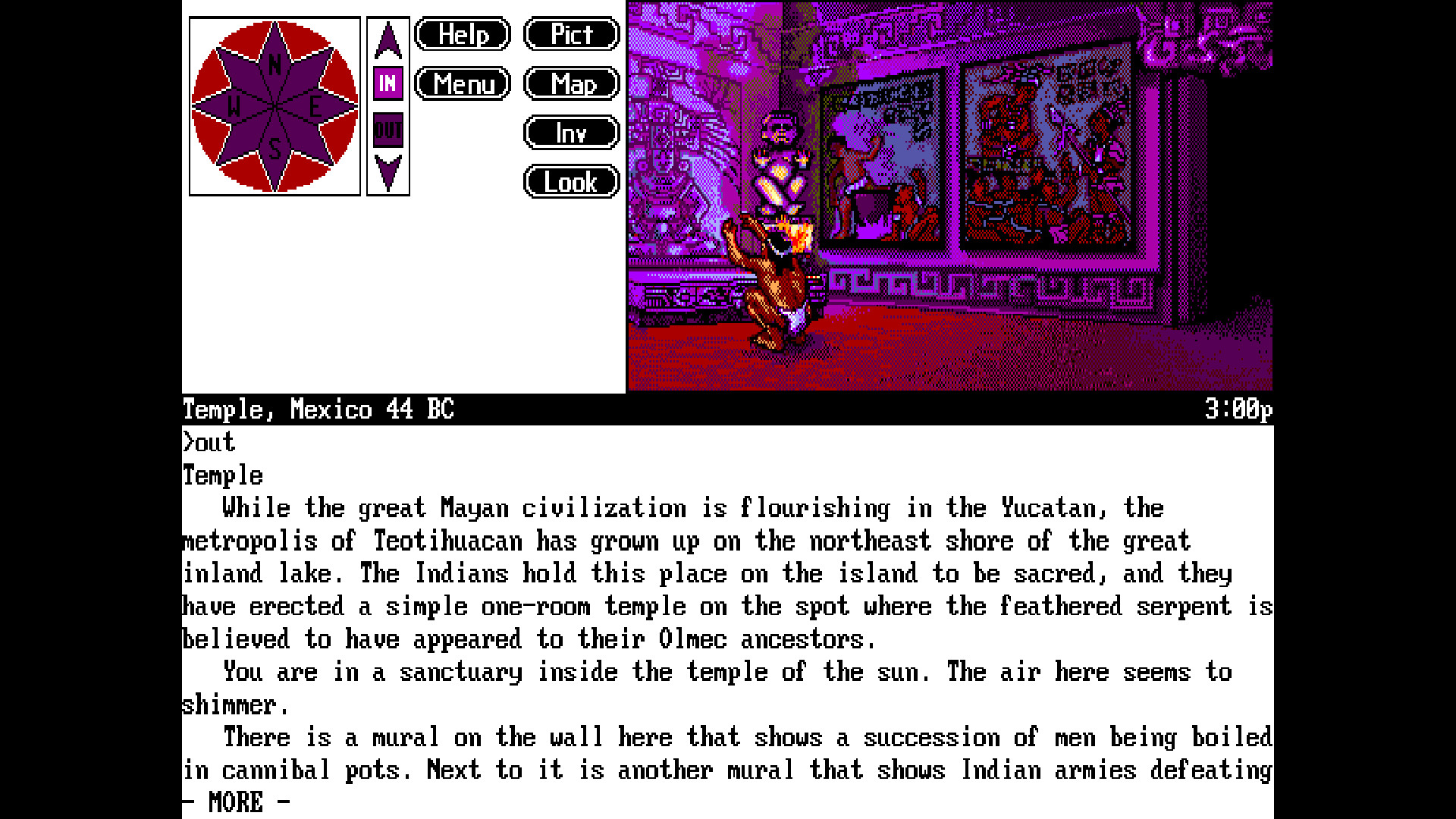Select South on the compass rose
Viewport: 1456px width, 819px height.
pos(275,148)
